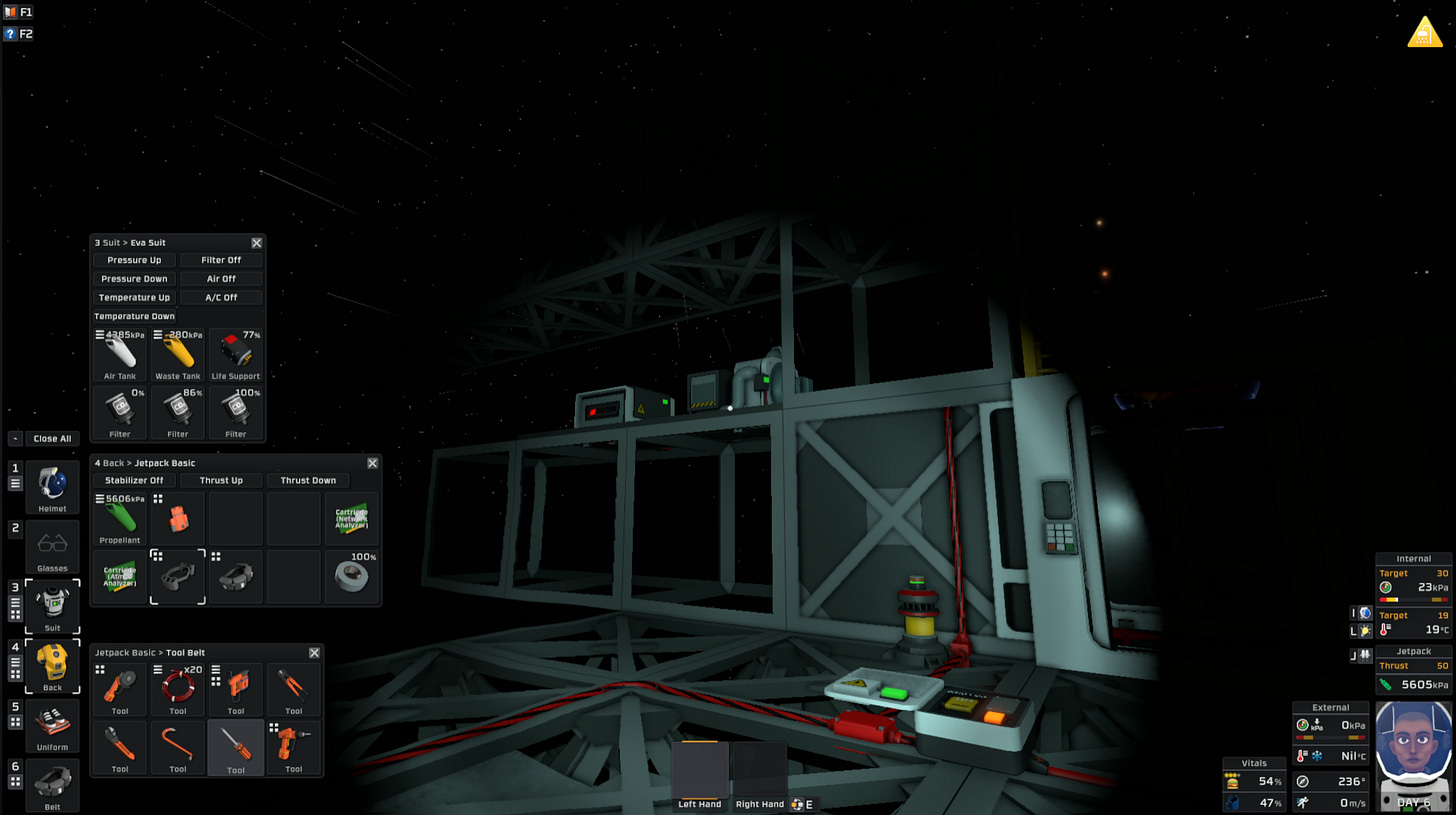This screenshot has width=1456, height=815.
Task: Toggle the Stabilizer Off setting
Action: point(135,480)
